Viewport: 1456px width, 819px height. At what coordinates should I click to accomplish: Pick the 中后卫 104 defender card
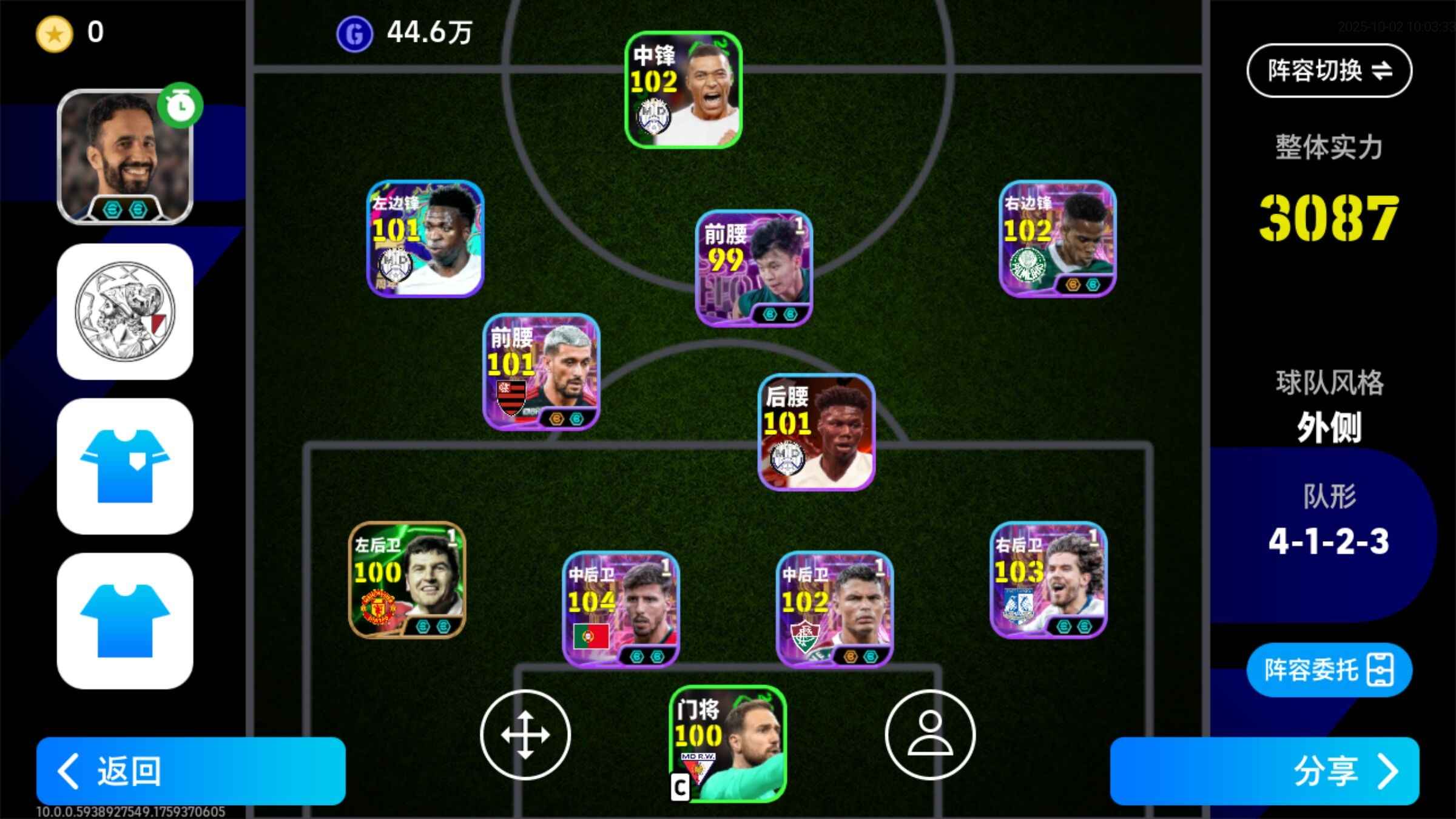click(621, 609)
